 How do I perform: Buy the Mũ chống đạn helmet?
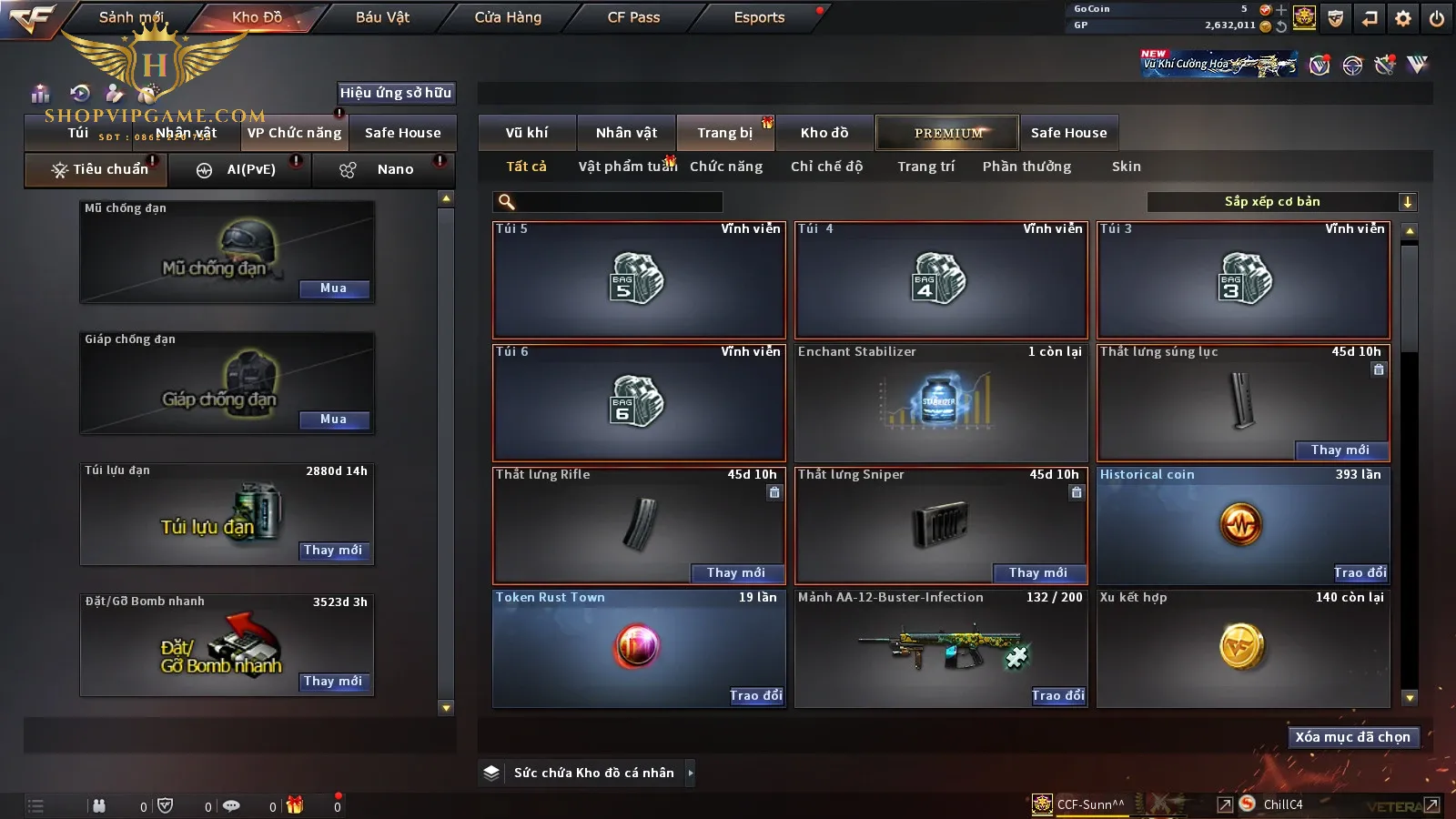point(333,288)
